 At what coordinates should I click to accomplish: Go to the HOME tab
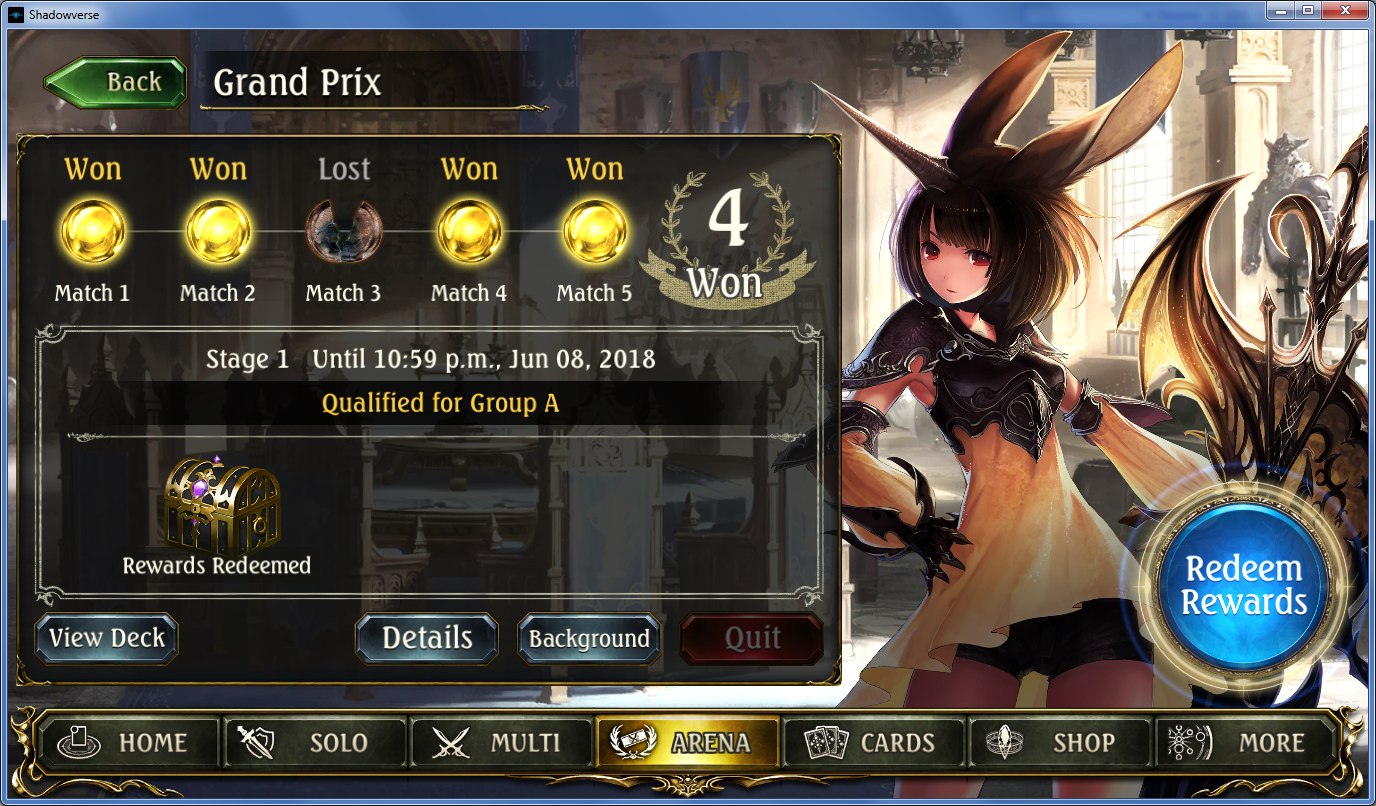click(128, 743)
